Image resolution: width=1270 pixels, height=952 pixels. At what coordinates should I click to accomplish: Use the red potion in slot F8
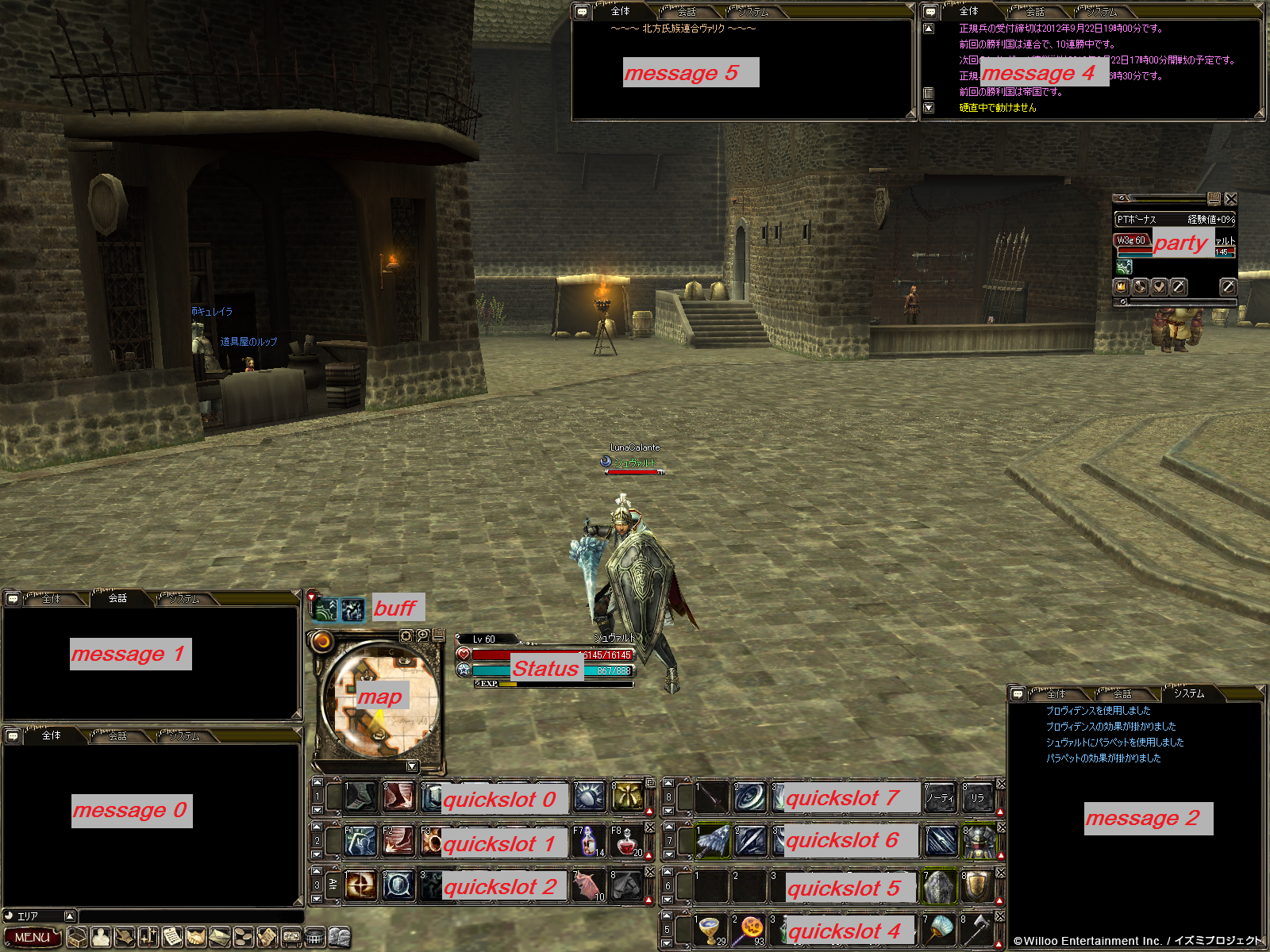[x=626, y=842]
